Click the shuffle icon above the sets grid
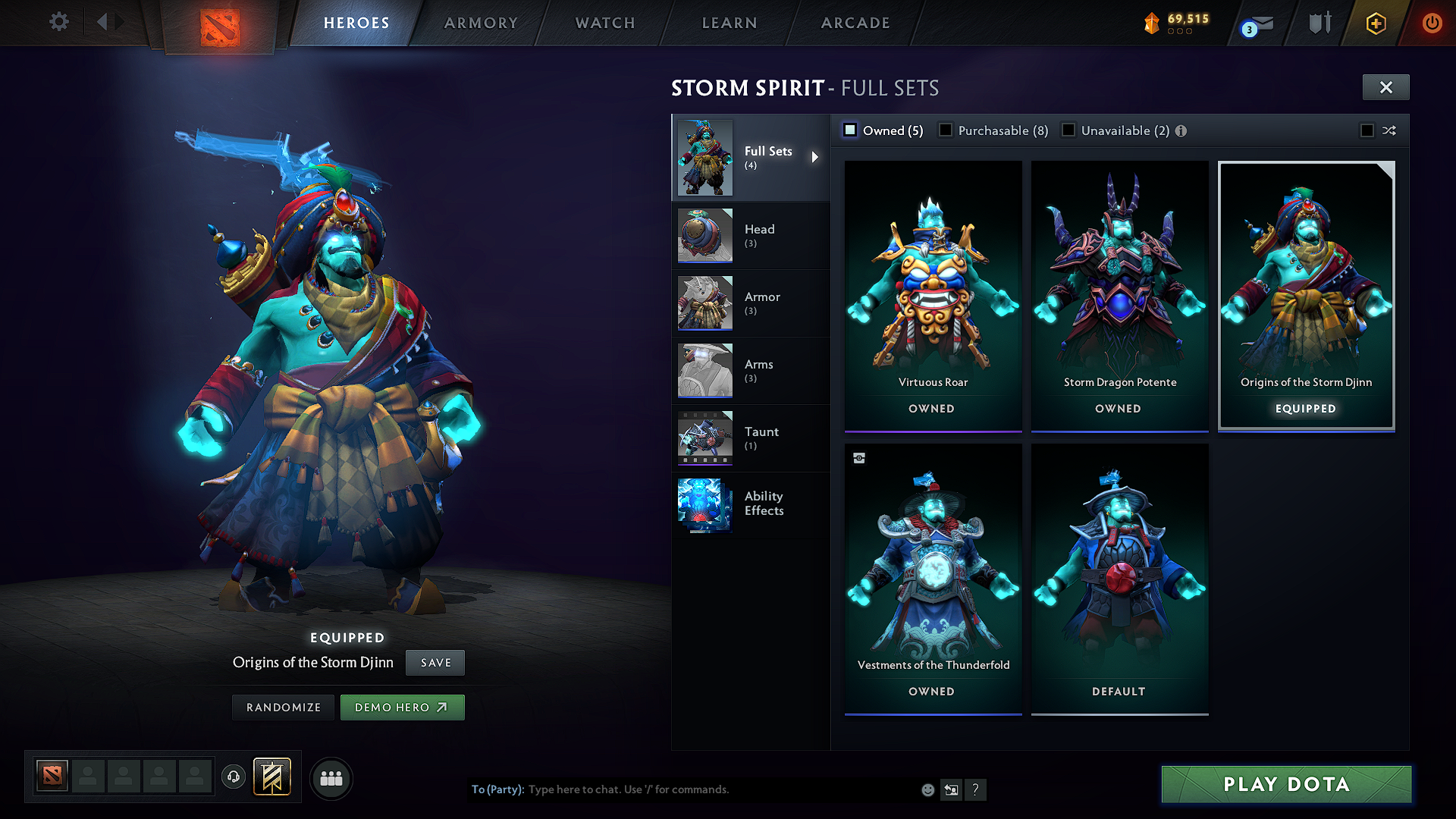 click(x=1390, y=130)
